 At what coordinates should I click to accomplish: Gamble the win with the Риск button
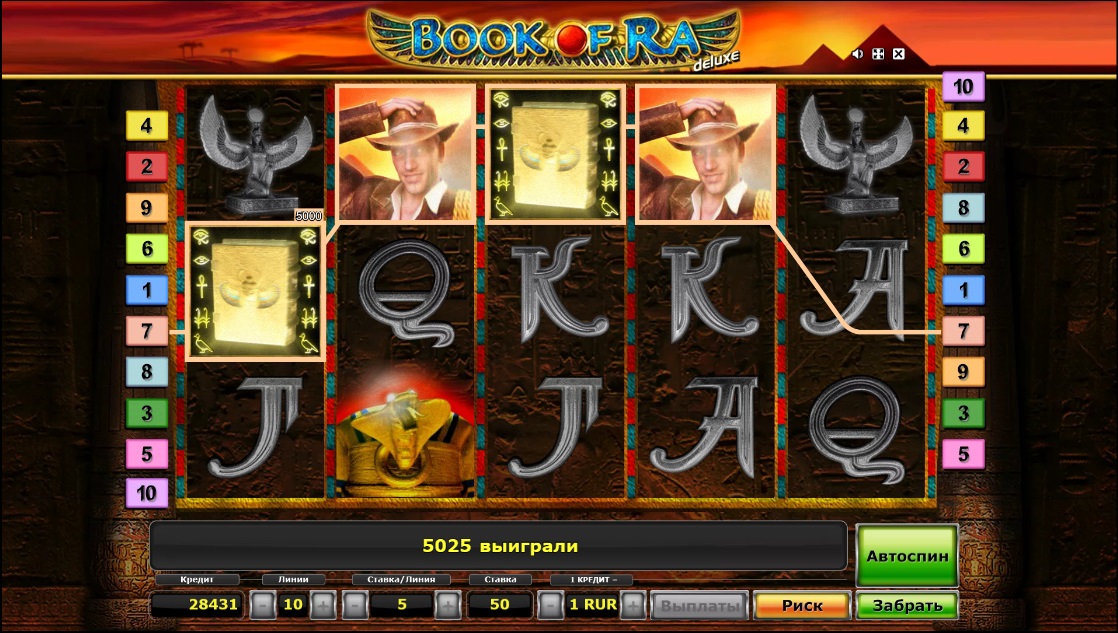[x=802, y=605]
